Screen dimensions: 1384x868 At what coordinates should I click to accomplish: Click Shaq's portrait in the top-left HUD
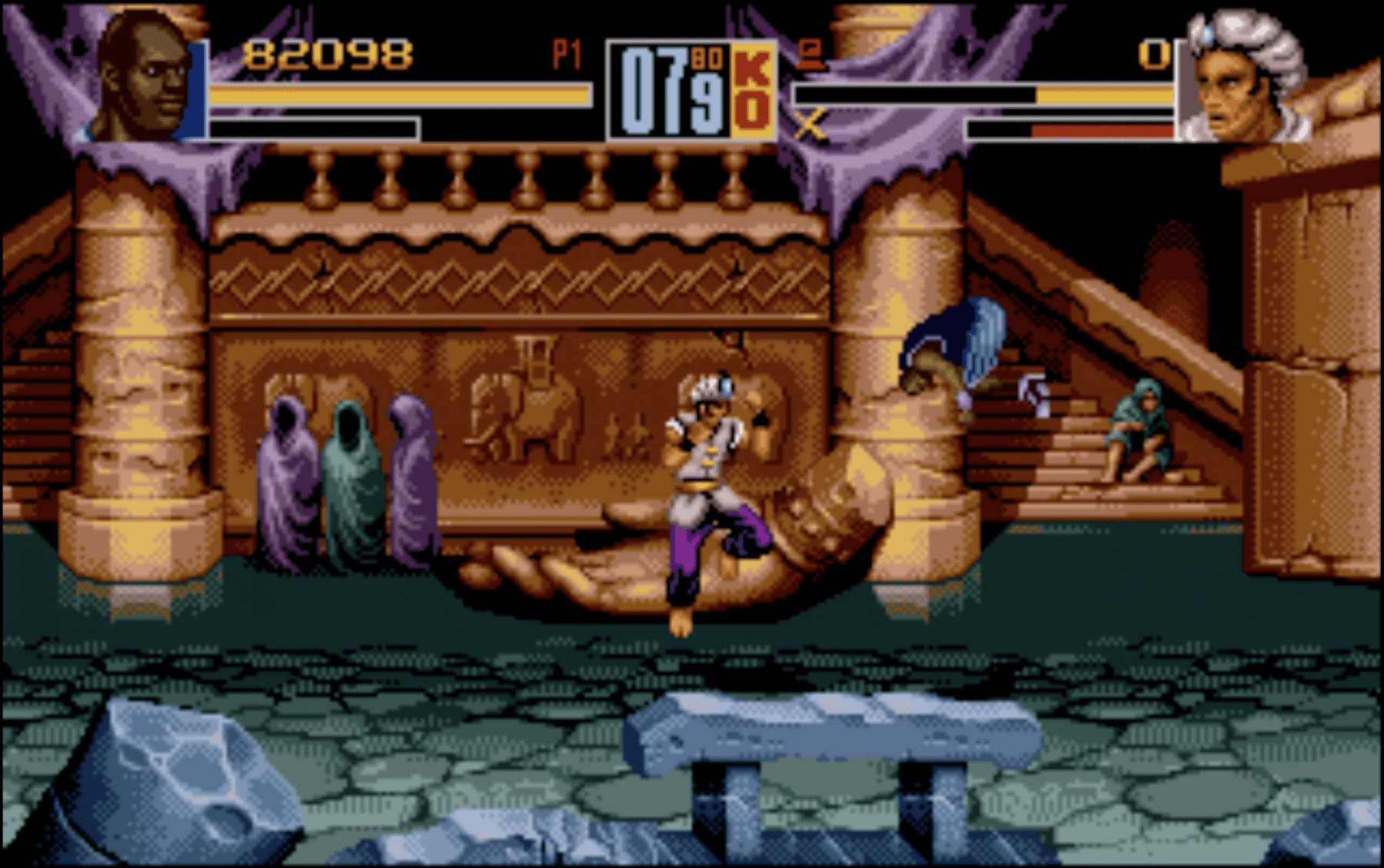click(142, 73)
